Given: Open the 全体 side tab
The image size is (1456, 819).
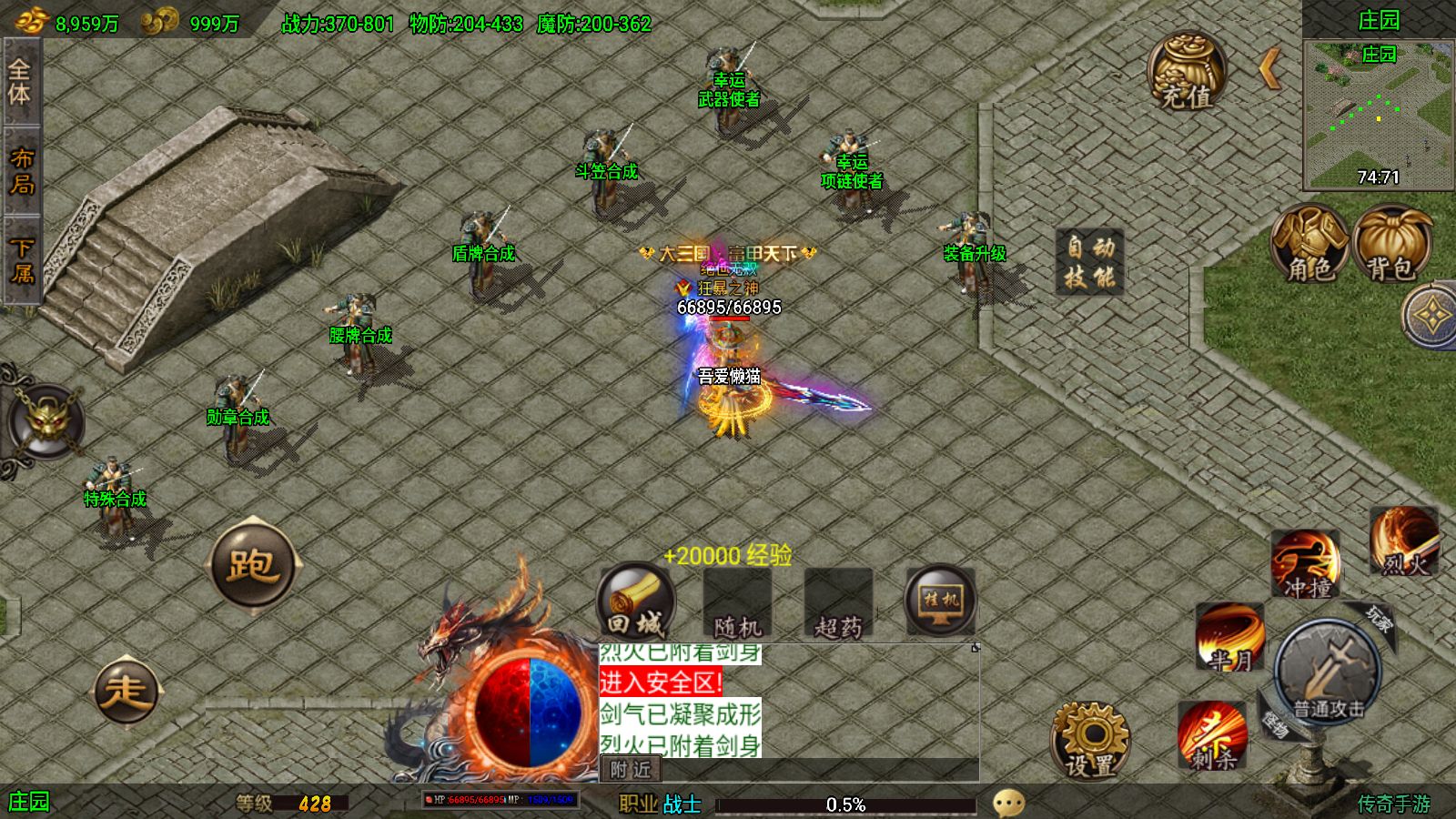Looking at the screenshot, I should pos(20,82).
